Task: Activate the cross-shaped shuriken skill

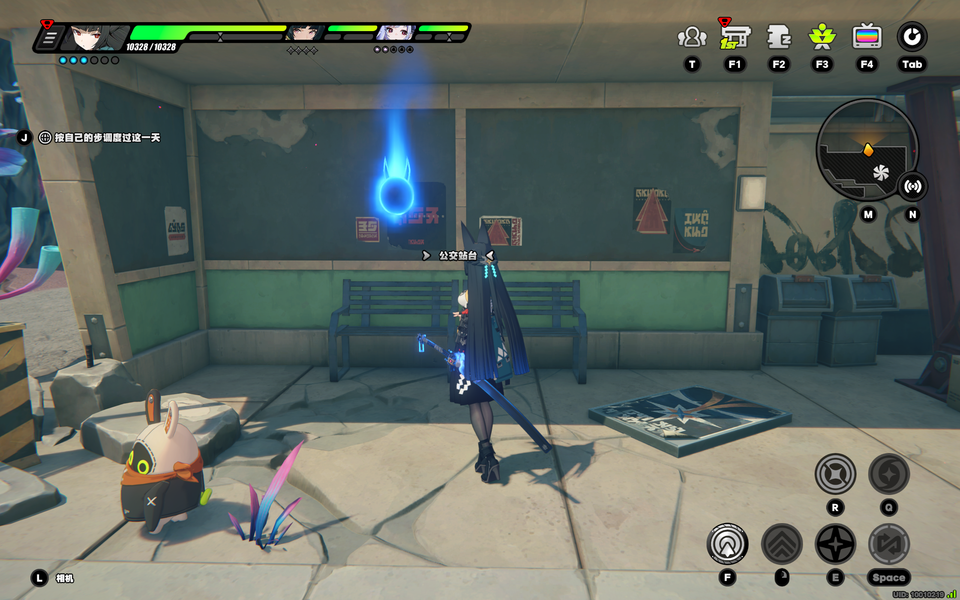Action: [835, 544]
